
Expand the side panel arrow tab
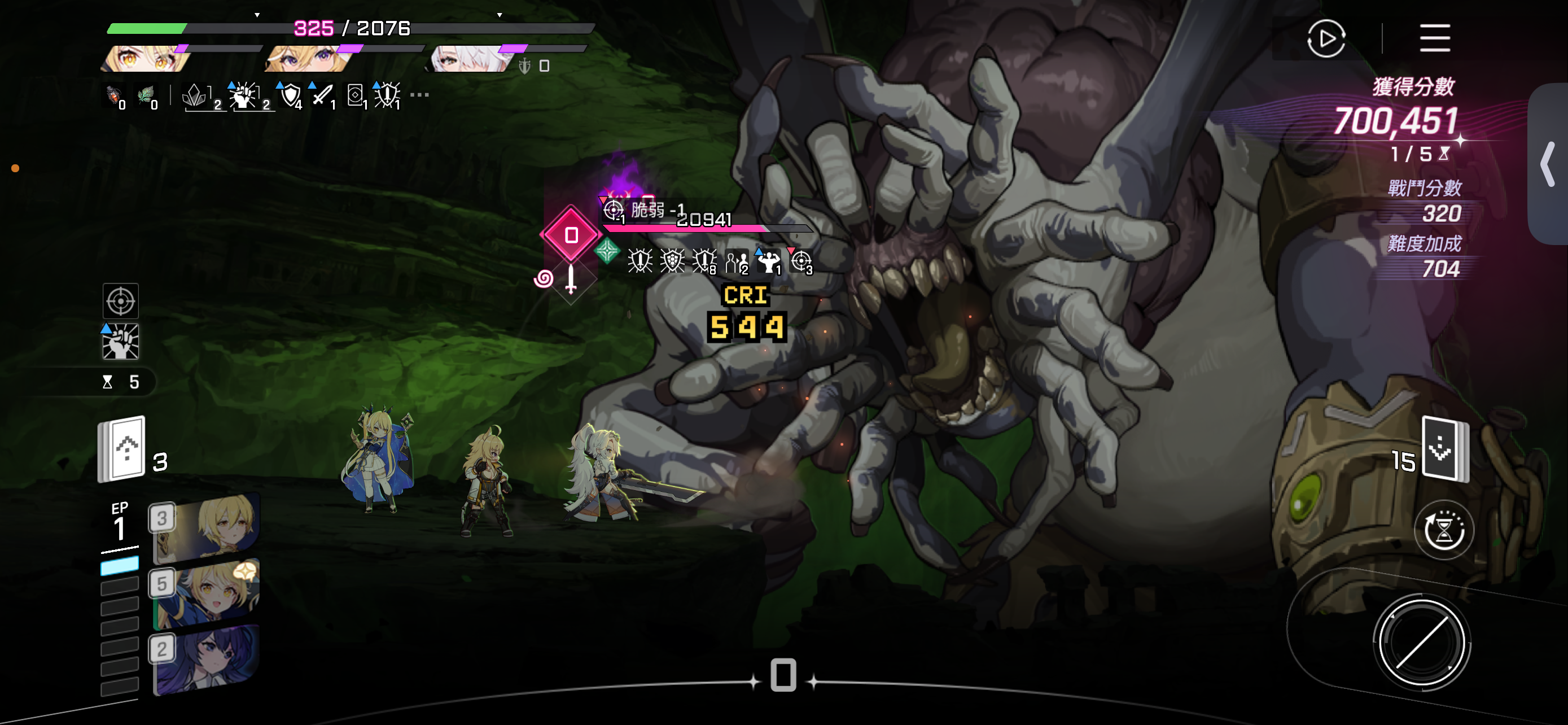click(x=1548, y=164)
